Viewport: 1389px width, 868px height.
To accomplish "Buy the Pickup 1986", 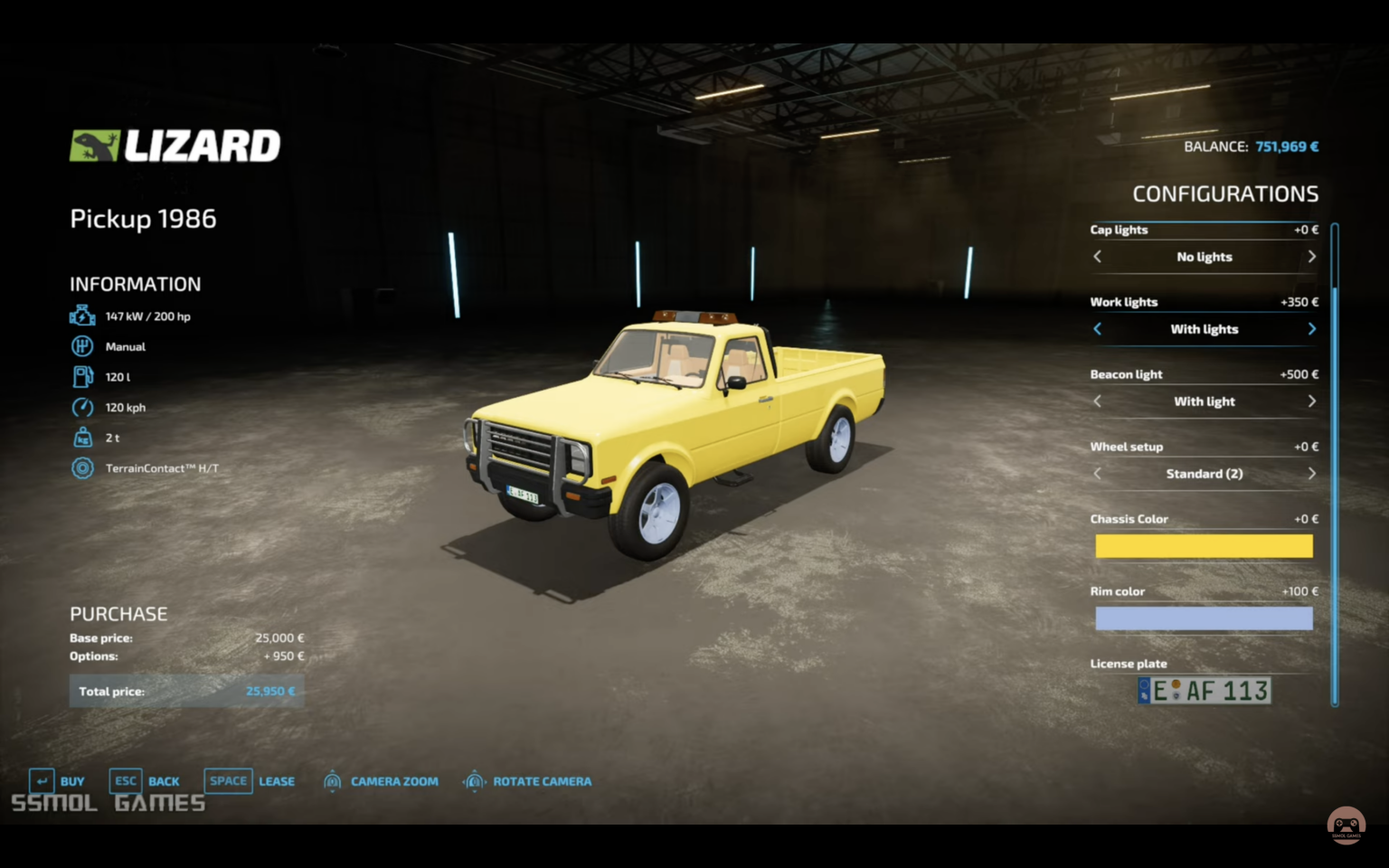I will [58, 781].
